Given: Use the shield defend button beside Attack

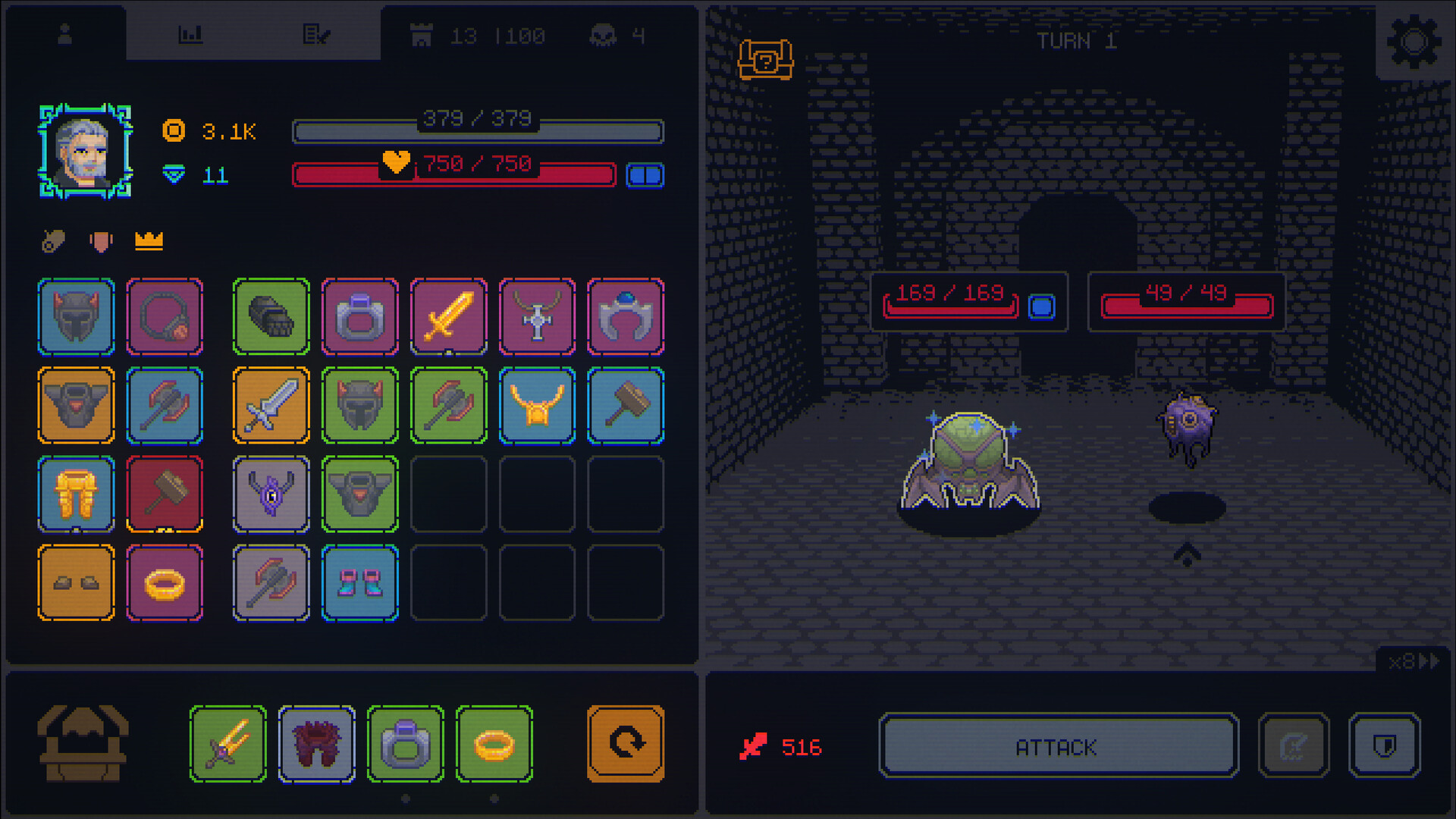Looking at the screenshot, I should (x=1385, y=746).
